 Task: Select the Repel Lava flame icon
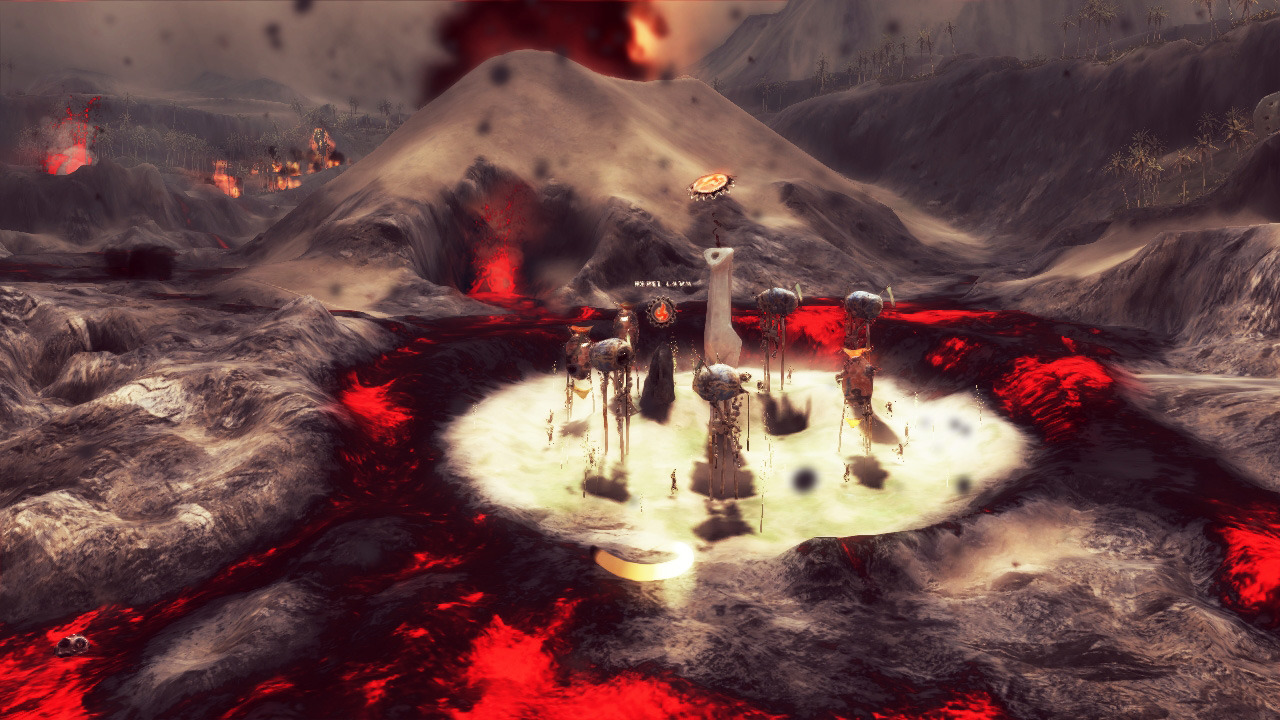pyautogui.click(x=660, y=312)
